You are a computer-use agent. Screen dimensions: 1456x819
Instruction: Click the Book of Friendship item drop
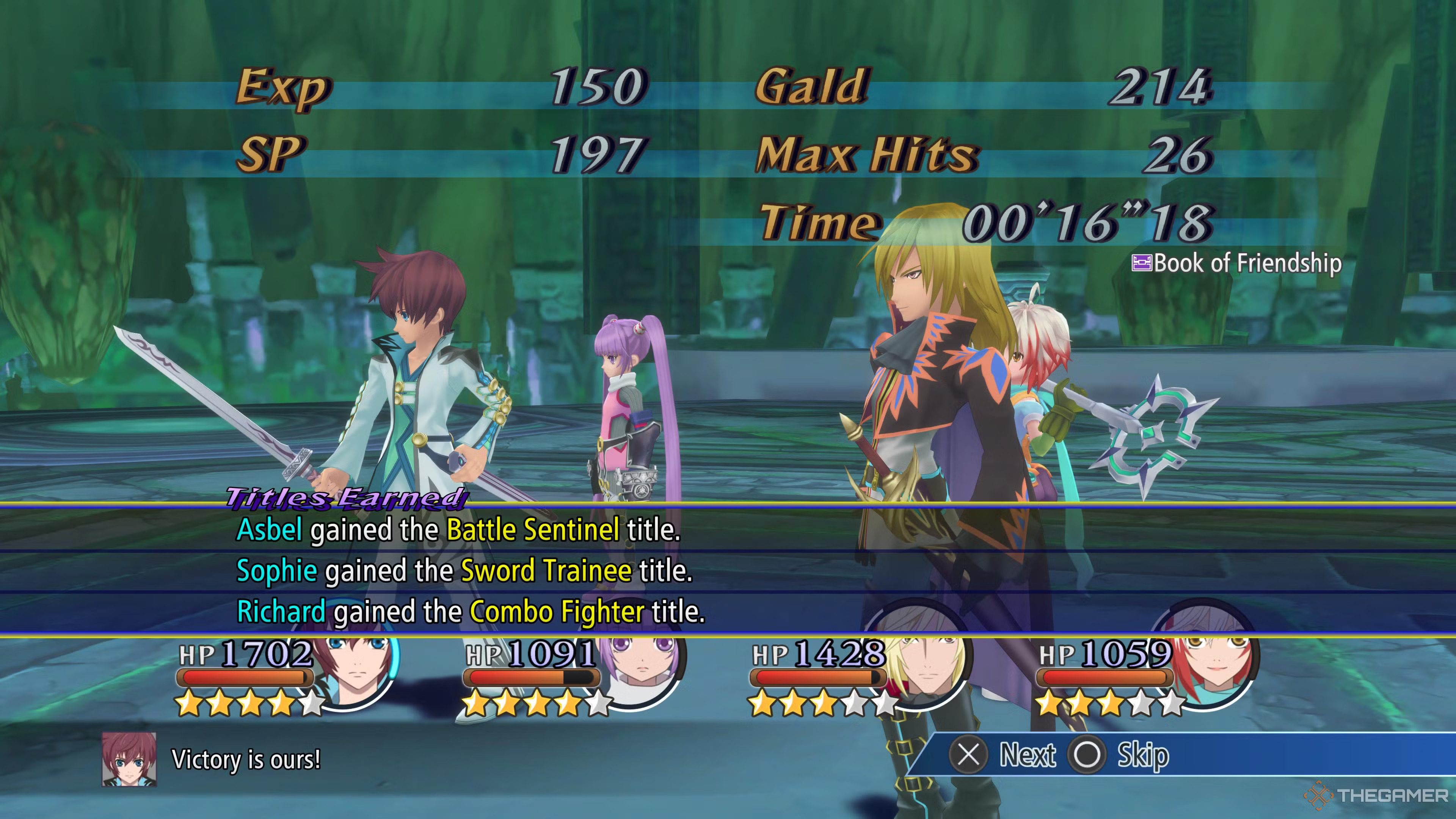(x=1237, y=264)
